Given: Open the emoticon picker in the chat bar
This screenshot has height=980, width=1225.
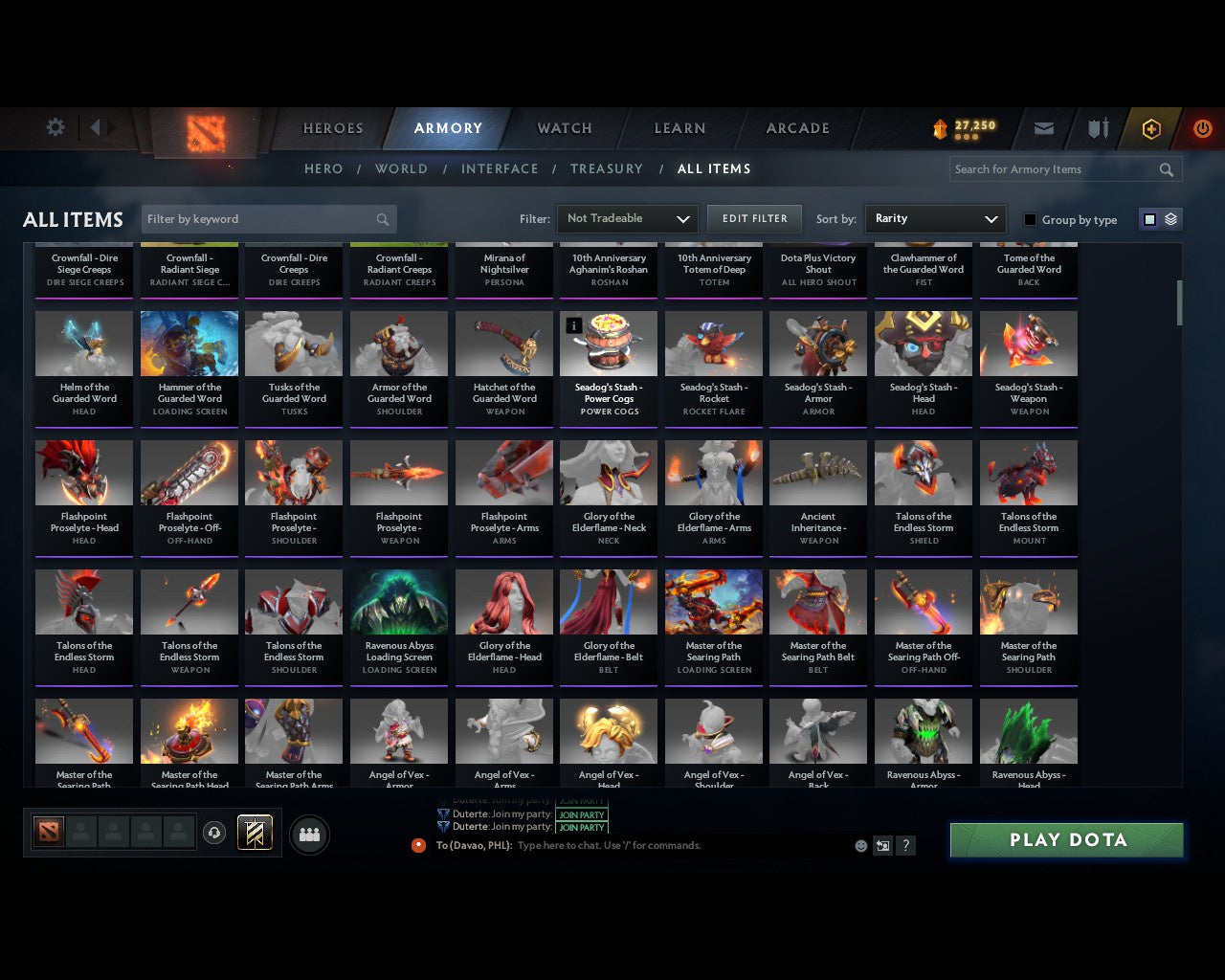Looking at the screenshot, I should click(860, 845).
